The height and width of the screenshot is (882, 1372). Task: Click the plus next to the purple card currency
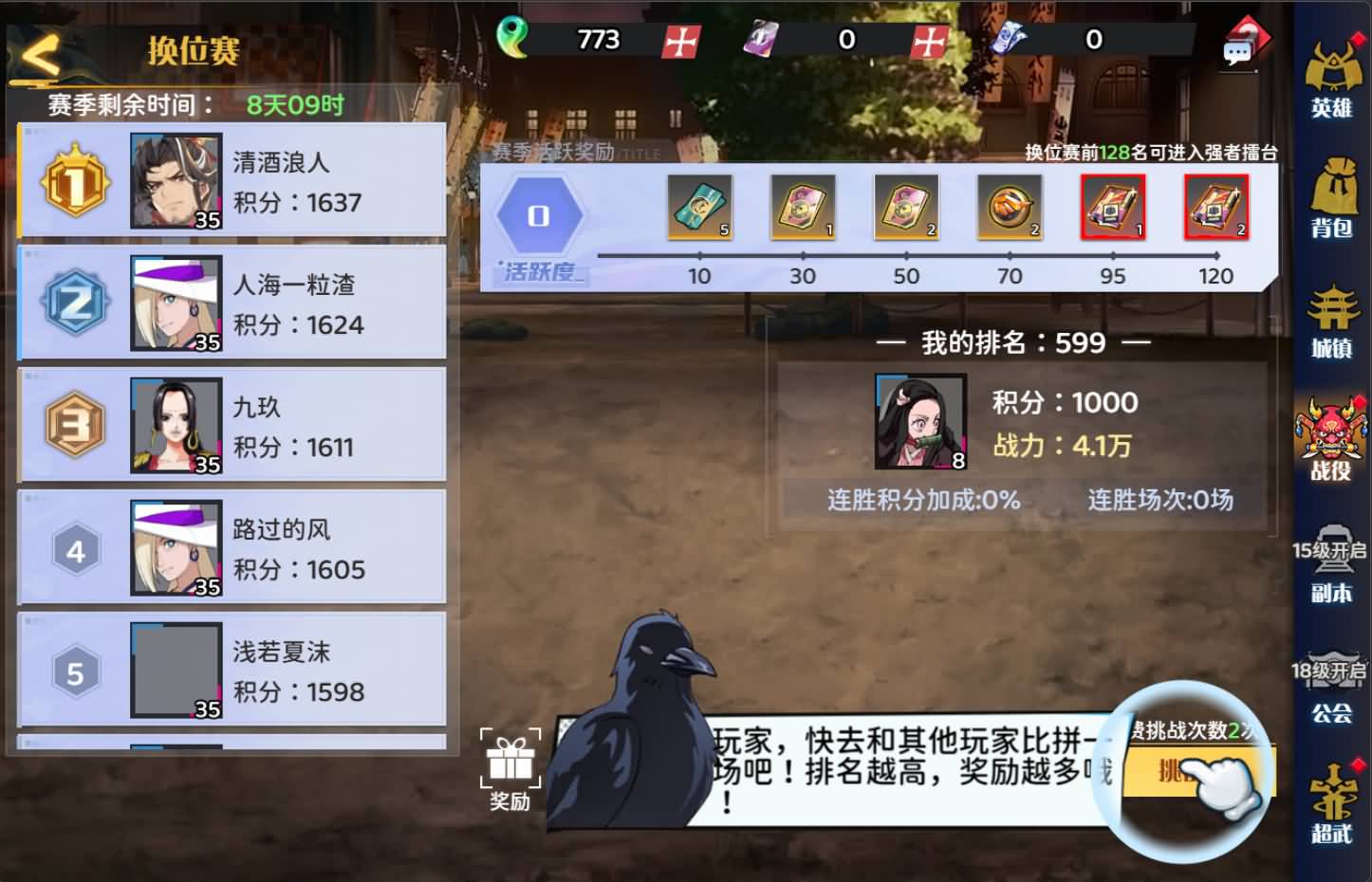(927, 41)
